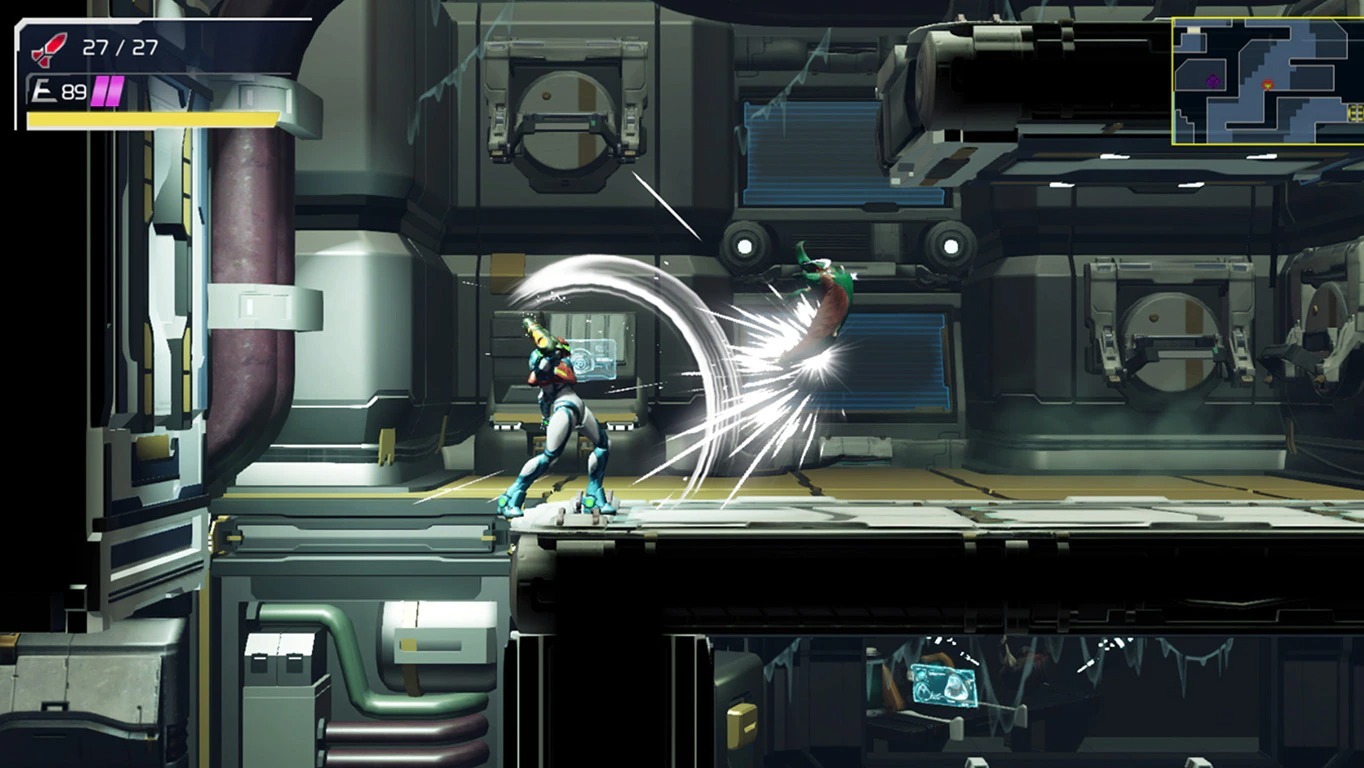Screen dimensions: 1364x768
Task: Click the white door marker on the minimap
Action: [x=1193, y=30]
